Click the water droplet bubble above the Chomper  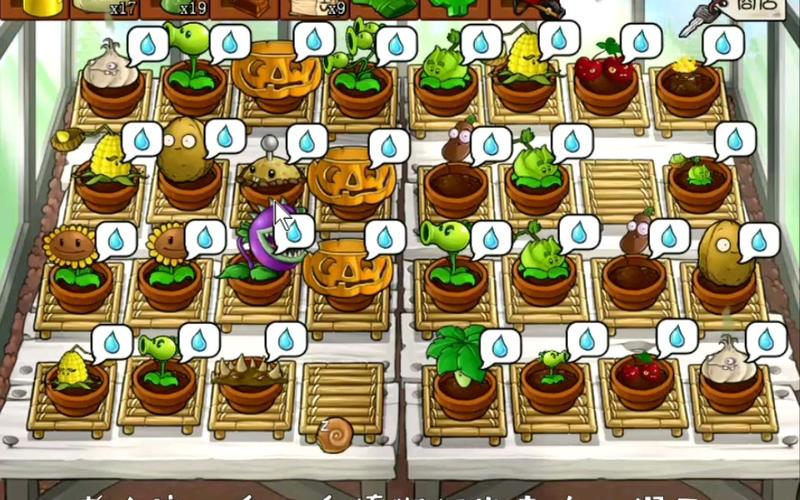[293, 232]
